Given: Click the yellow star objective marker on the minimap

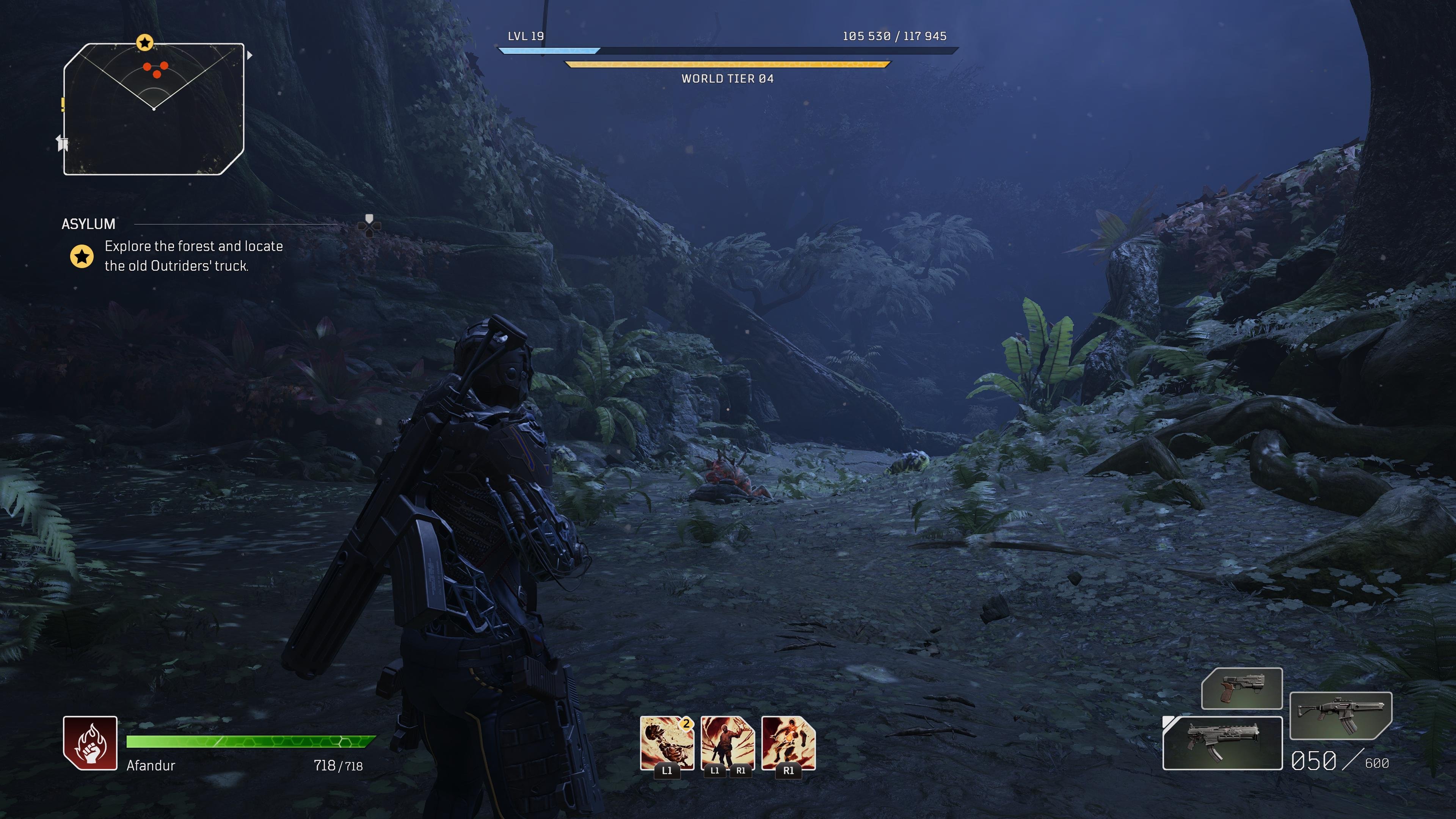Looking at the screenshot, I should tap(145, 42).
